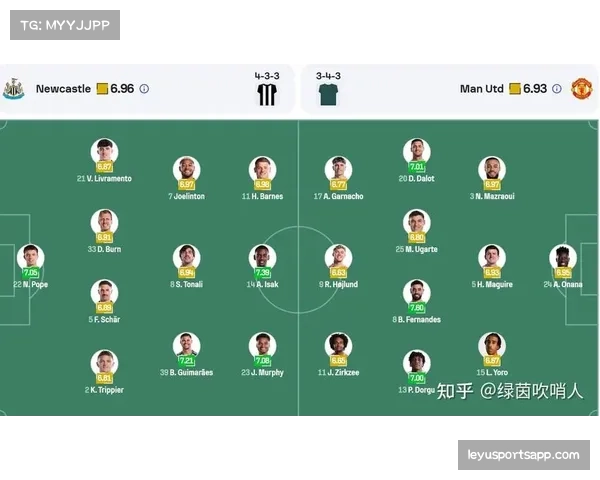Open A. Garnacho's player card

click(x=338, y=169)
